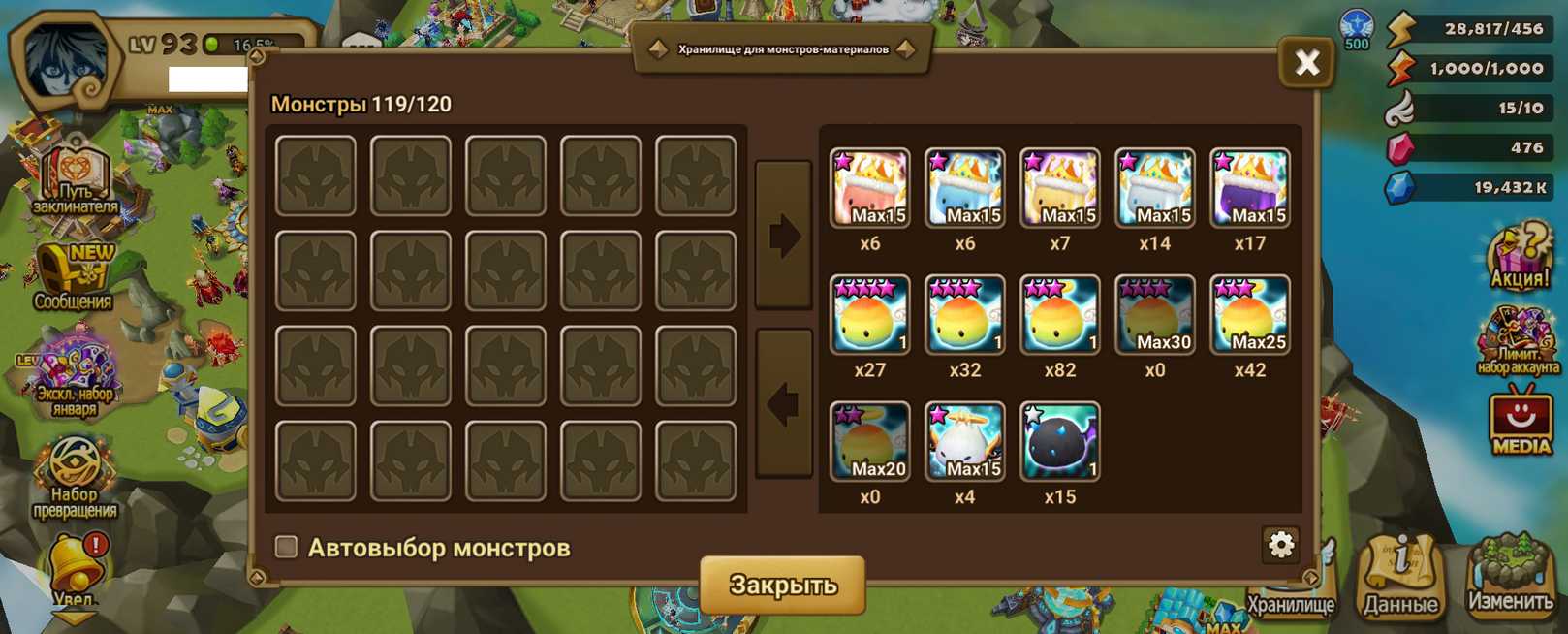
Task: Open the Данные info button
Action: pyautogui.click(x=1400, y=579)
